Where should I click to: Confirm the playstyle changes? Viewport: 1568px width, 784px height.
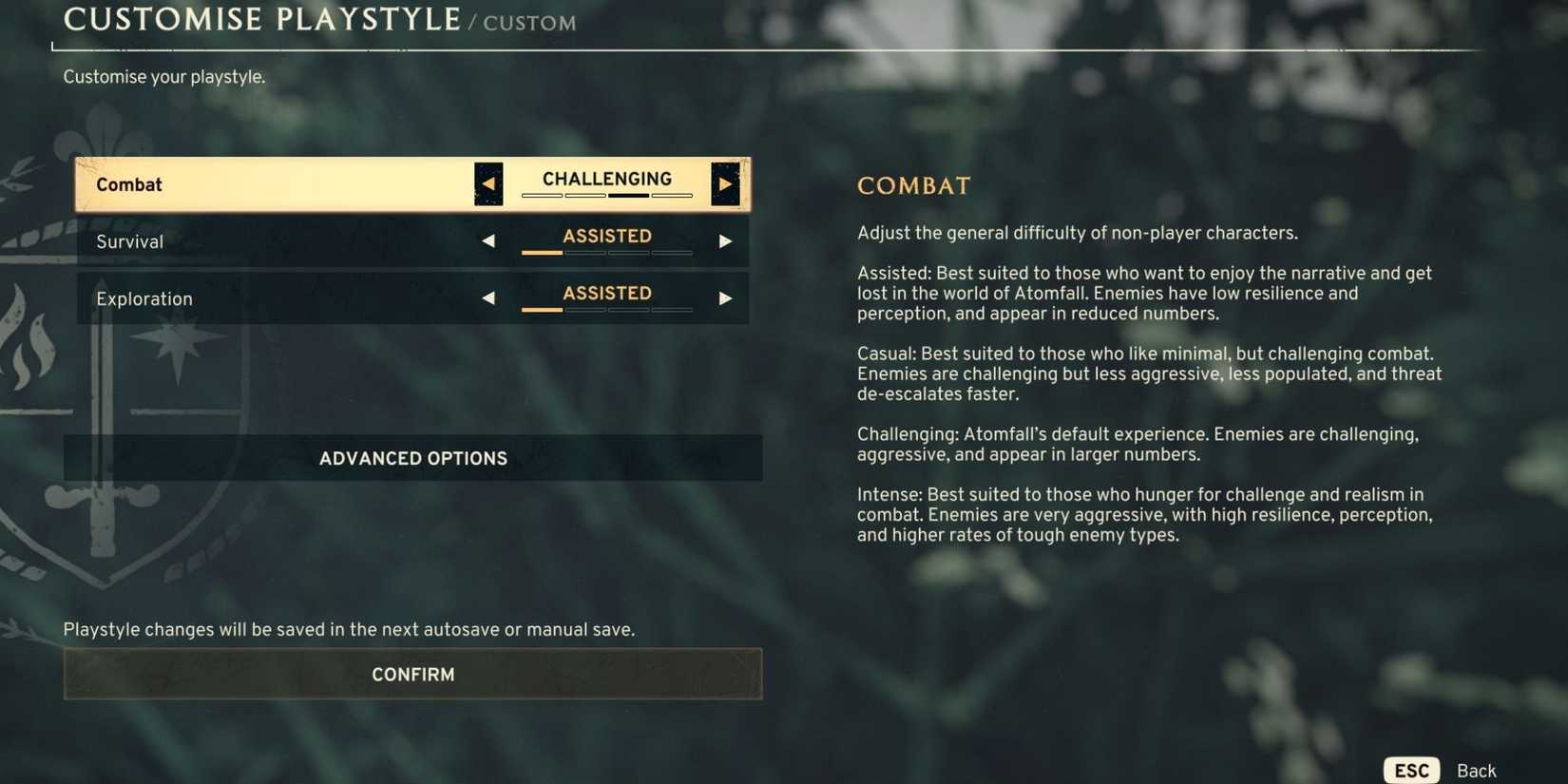click(x=412, y=674)
